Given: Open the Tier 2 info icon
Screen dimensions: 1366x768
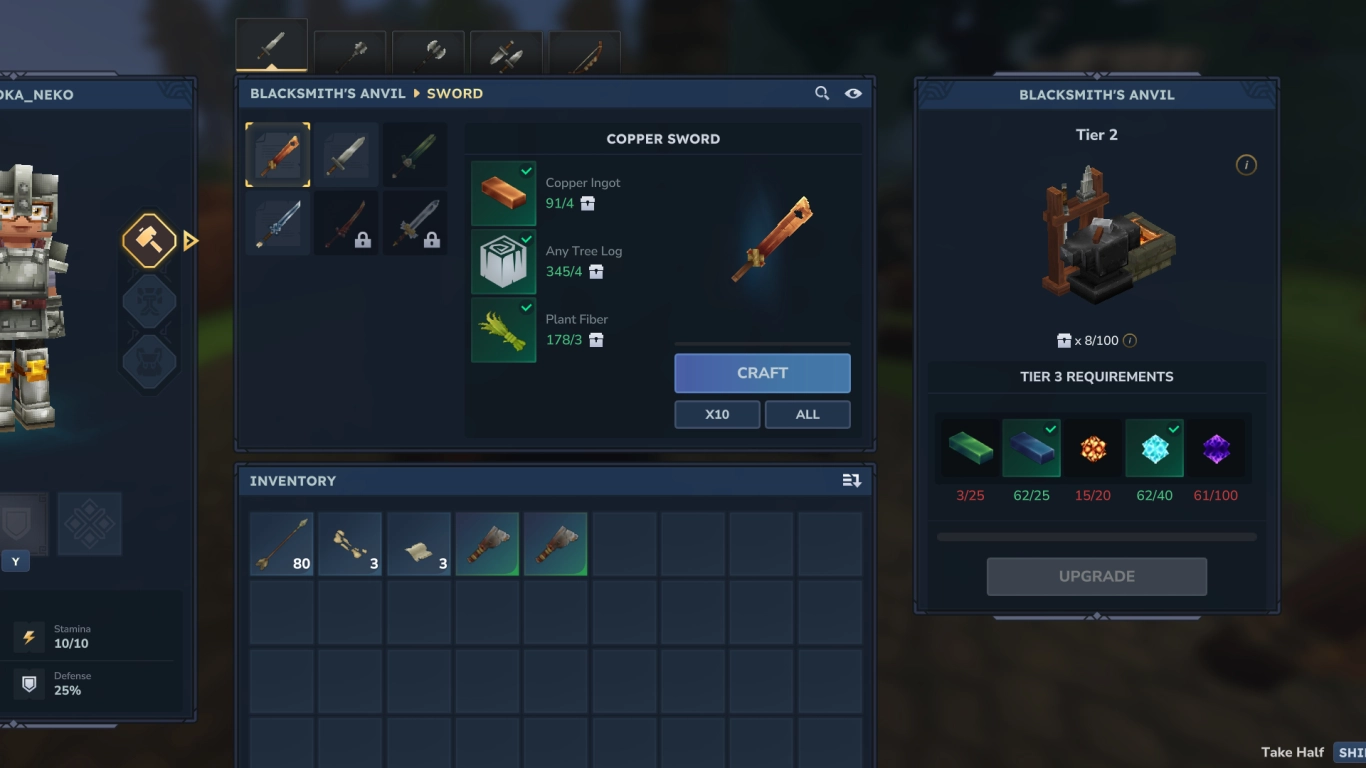Looking at the screenshot, I should [1247, 165].
